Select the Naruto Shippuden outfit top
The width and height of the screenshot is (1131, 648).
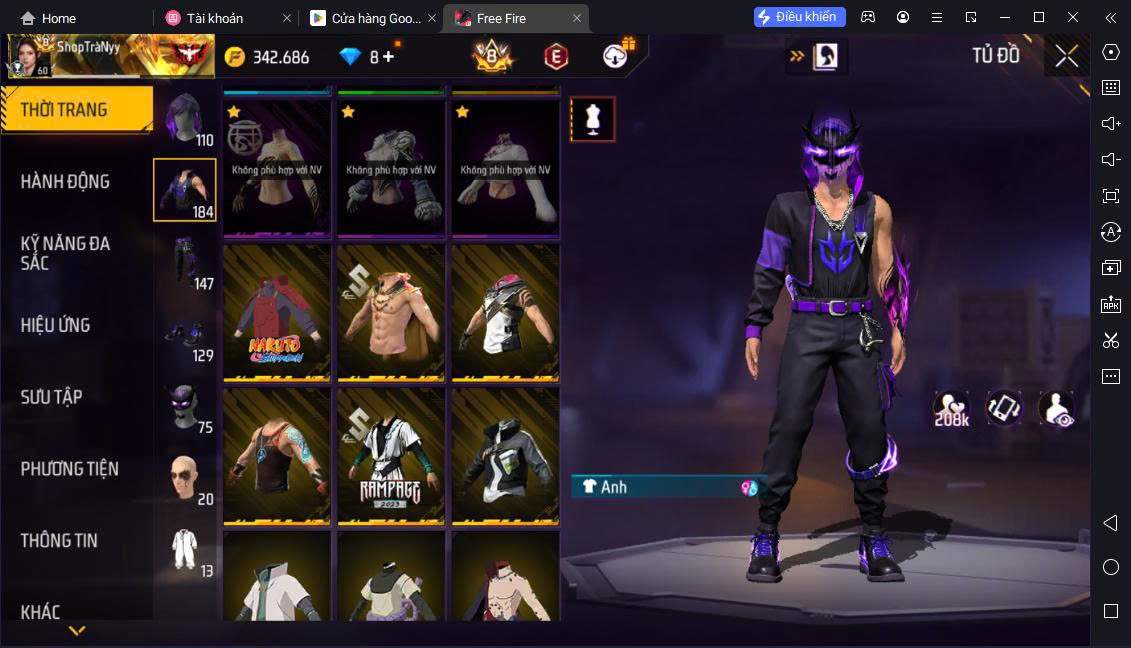[x=277, y=312]
